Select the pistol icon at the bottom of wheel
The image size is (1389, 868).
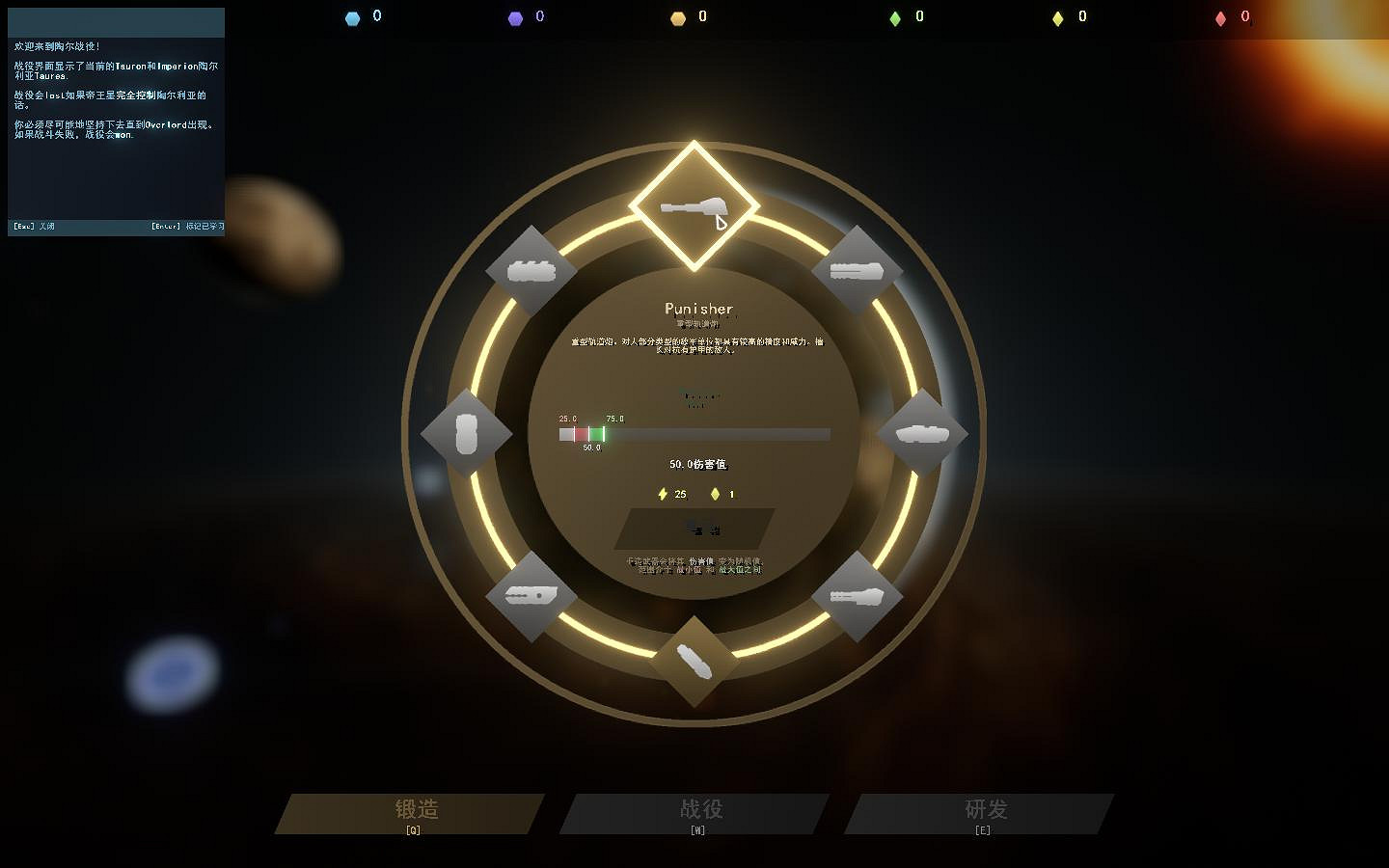(x=695, y=664)
